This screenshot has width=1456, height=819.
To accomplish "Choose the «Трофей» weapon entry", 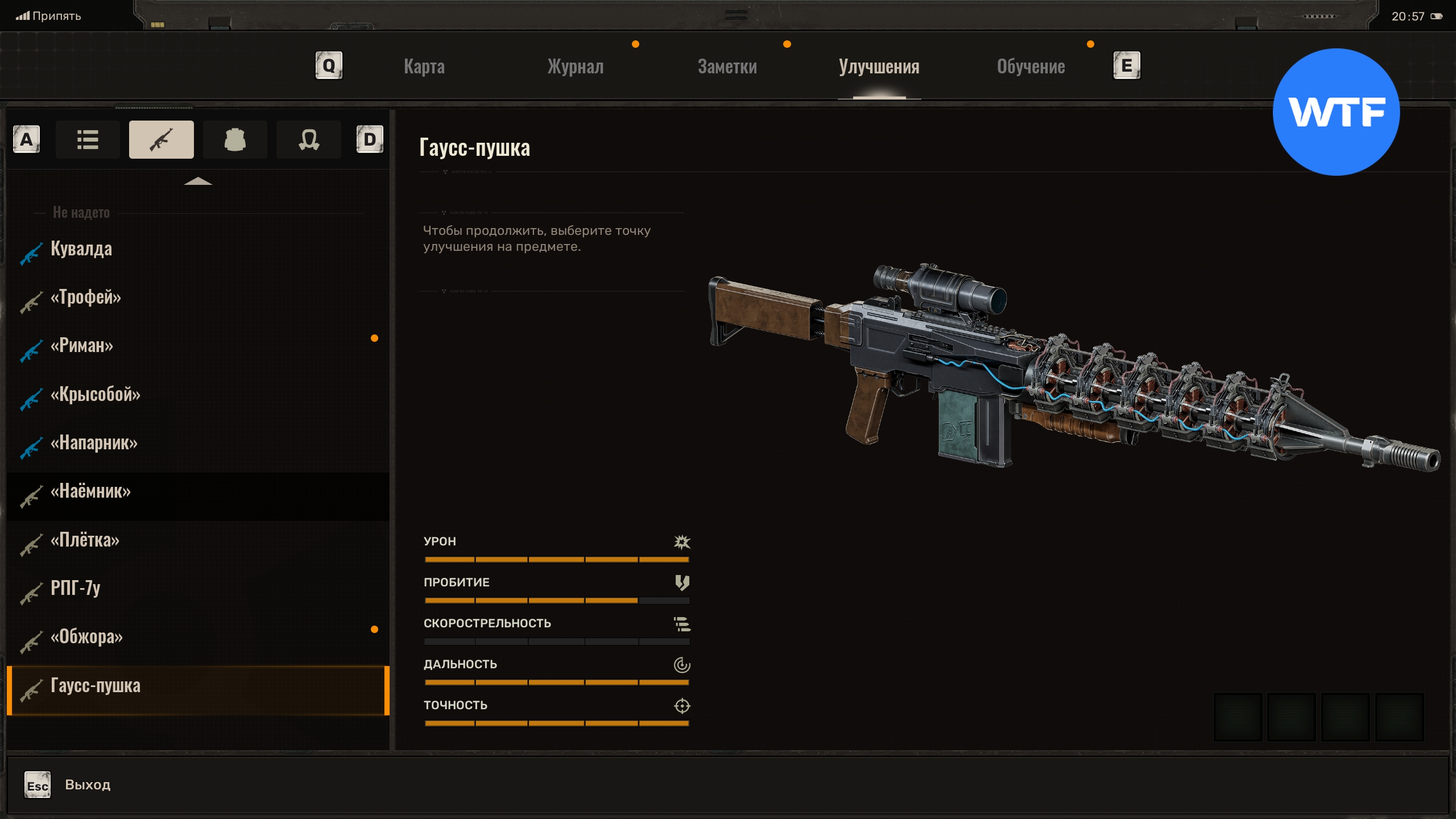I will pos(86,297).
